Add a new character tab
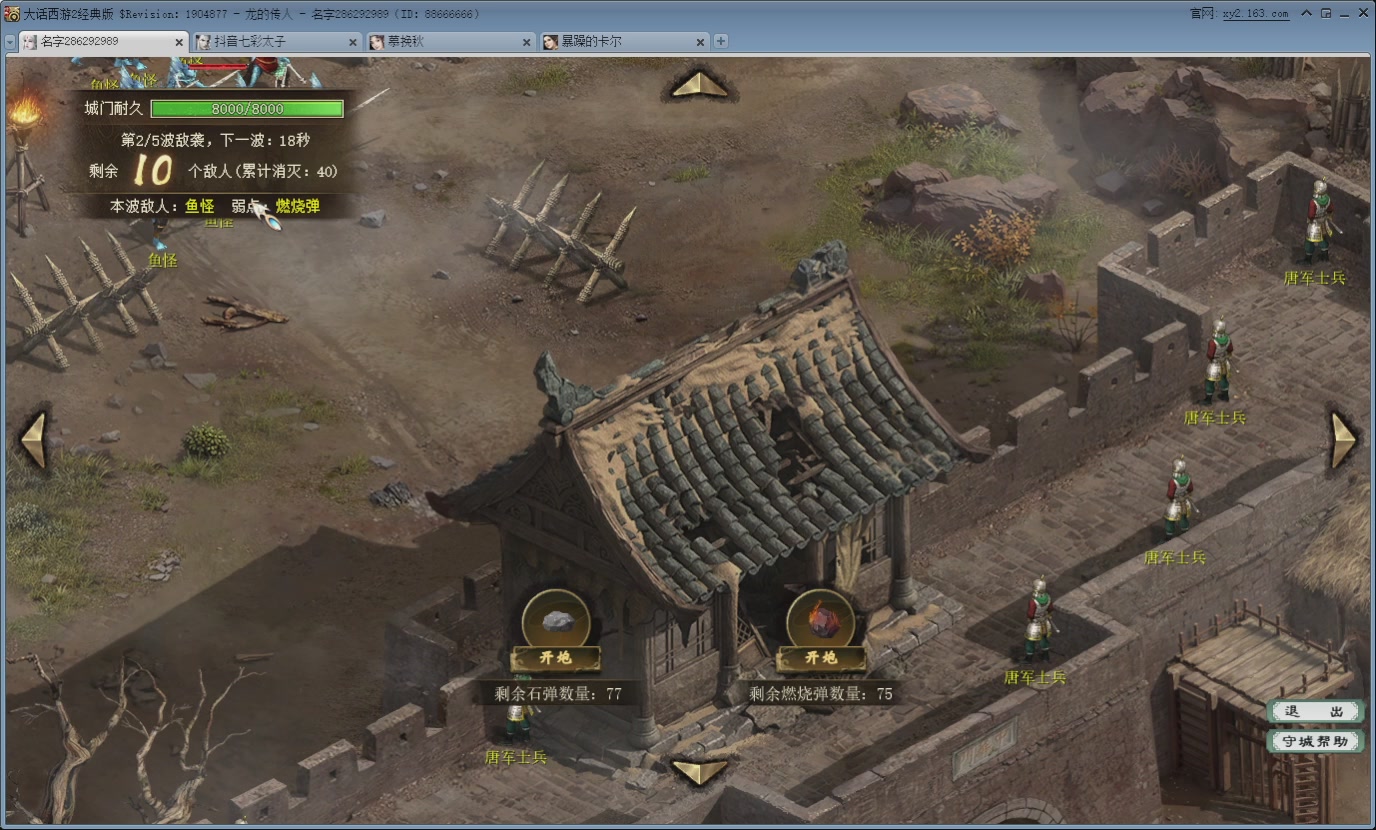 click(x=721, y=42)
